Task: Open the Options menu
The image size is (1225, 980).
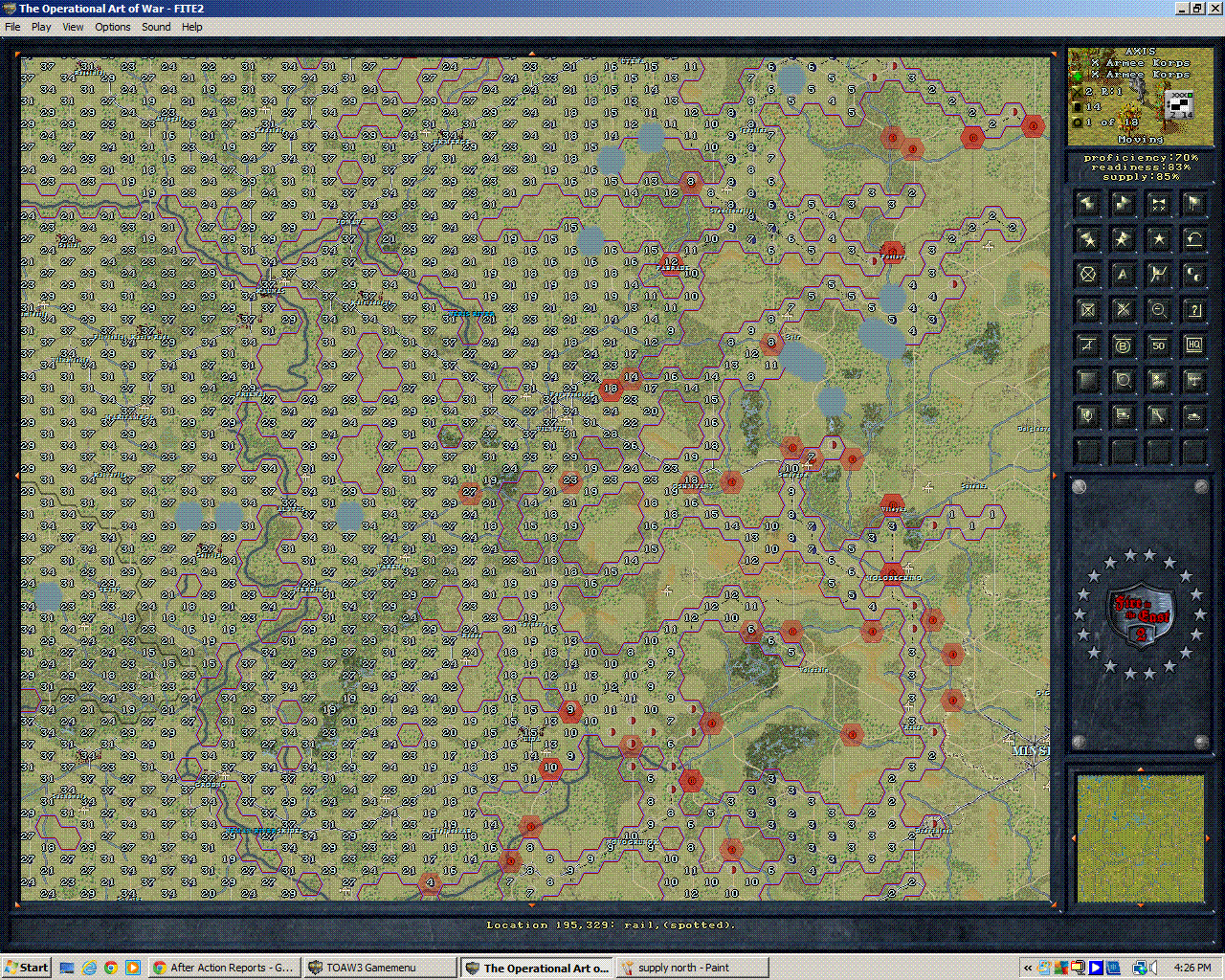Action: coord(112,27)
